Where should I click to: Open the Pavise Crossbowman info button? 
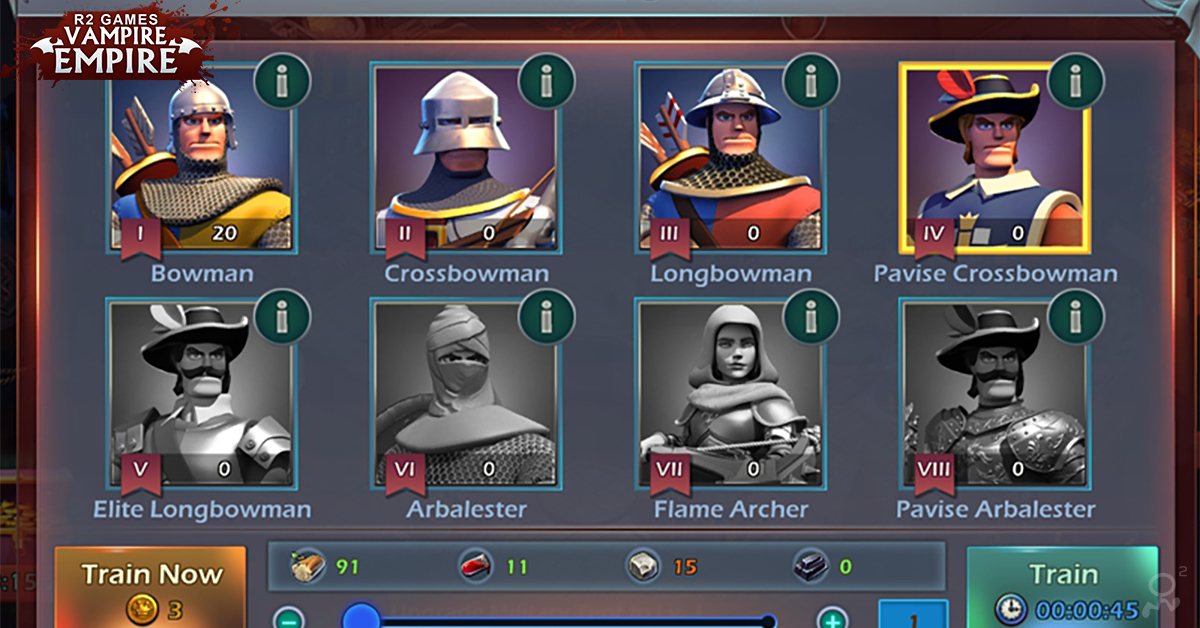pos(1076,80)
